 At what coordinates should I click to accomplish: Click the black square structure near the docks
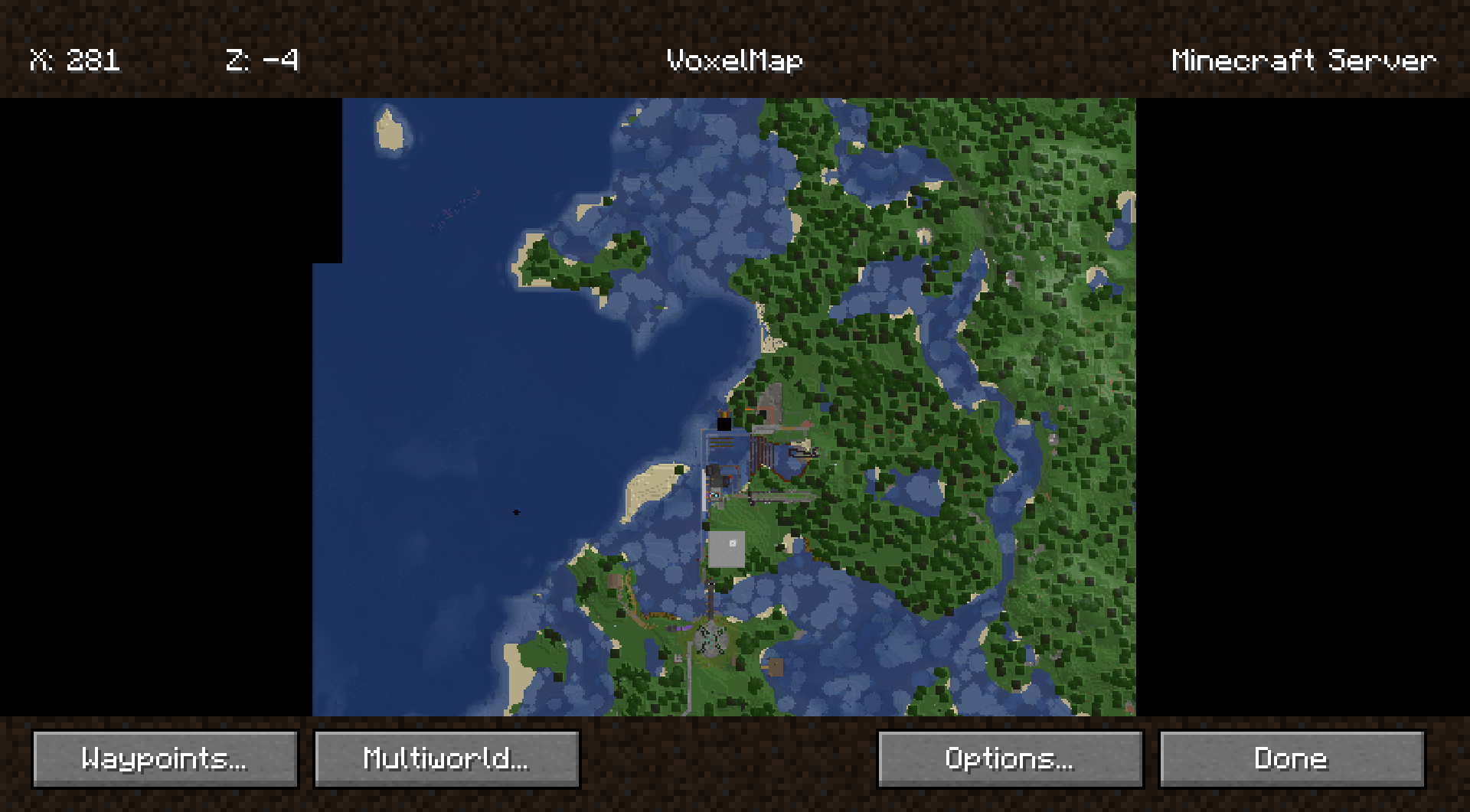pyautogui.click(x=724, y=424)
